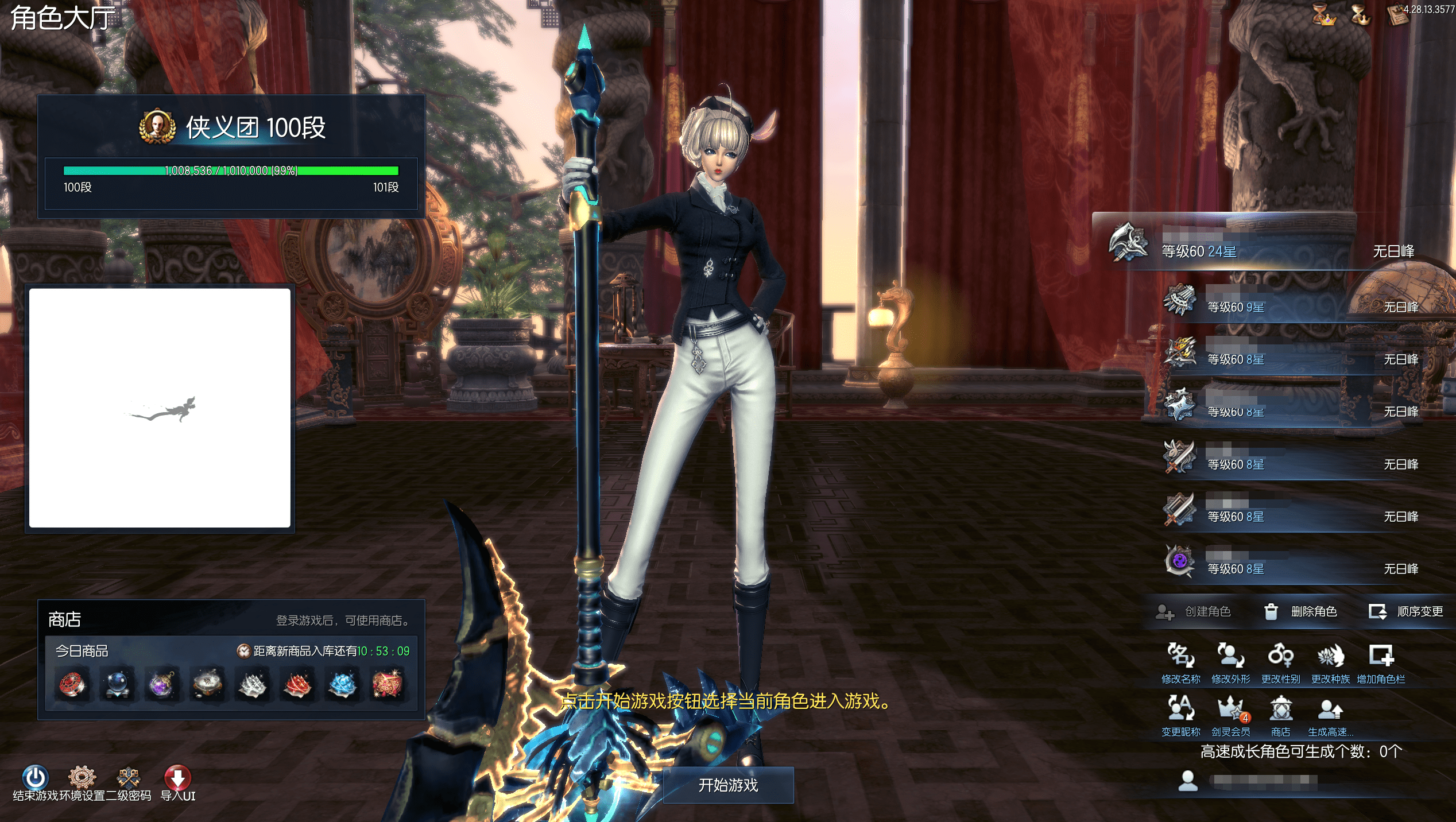This screenshot has width=1456, height=822.
Task: Open the 二级密码 secondary password keys
Action: (x=128, y=778)
